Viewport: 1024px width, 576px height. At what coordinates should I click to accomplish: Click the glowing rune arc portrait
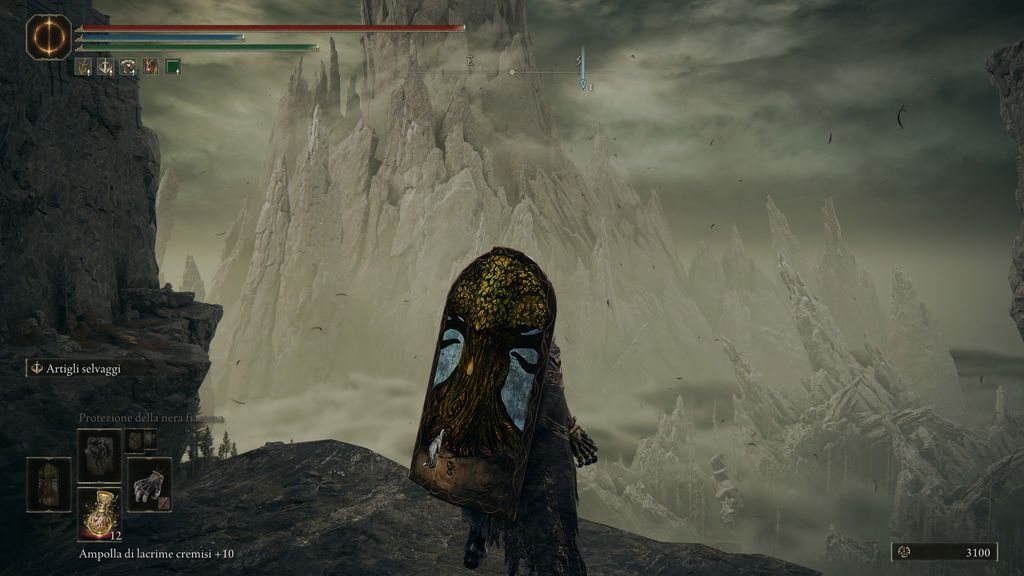coord(48,37)
